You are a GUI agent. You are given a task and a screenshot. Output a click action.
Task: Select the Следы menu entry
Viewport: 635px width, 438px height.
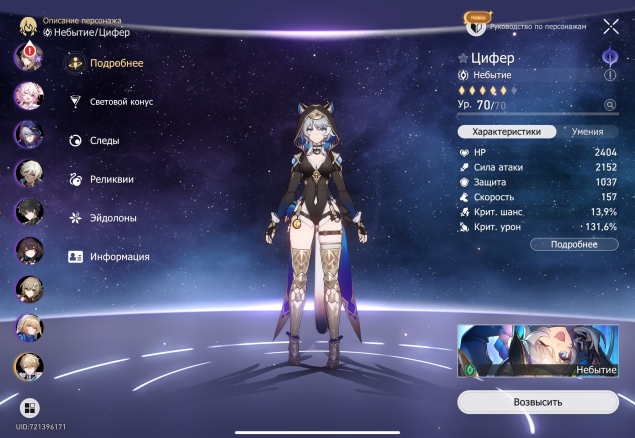[103, 141]
